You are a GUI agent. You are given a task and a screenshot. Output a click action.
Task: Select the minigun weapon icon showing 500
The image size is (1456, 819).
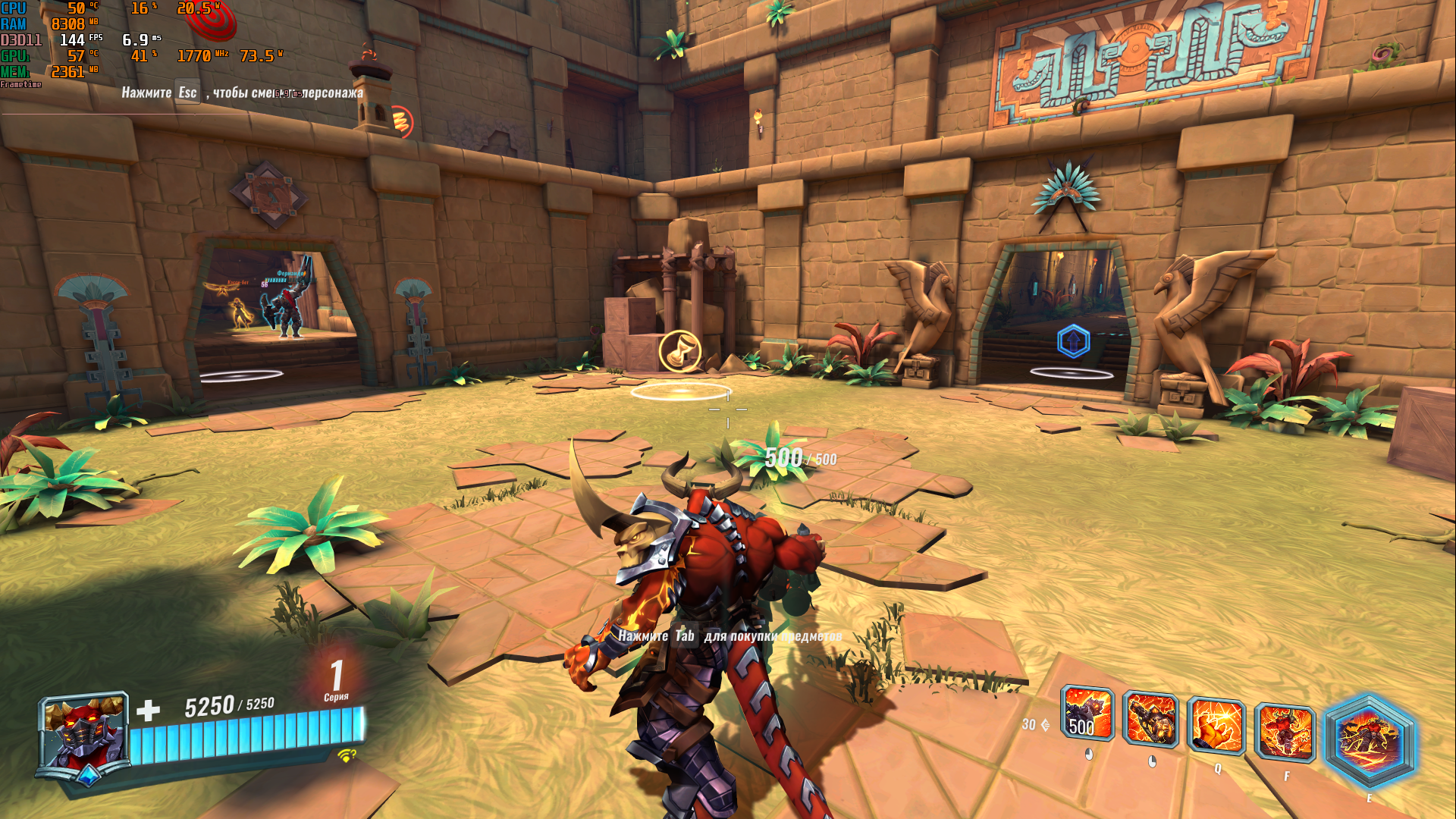click(1087, 714)
